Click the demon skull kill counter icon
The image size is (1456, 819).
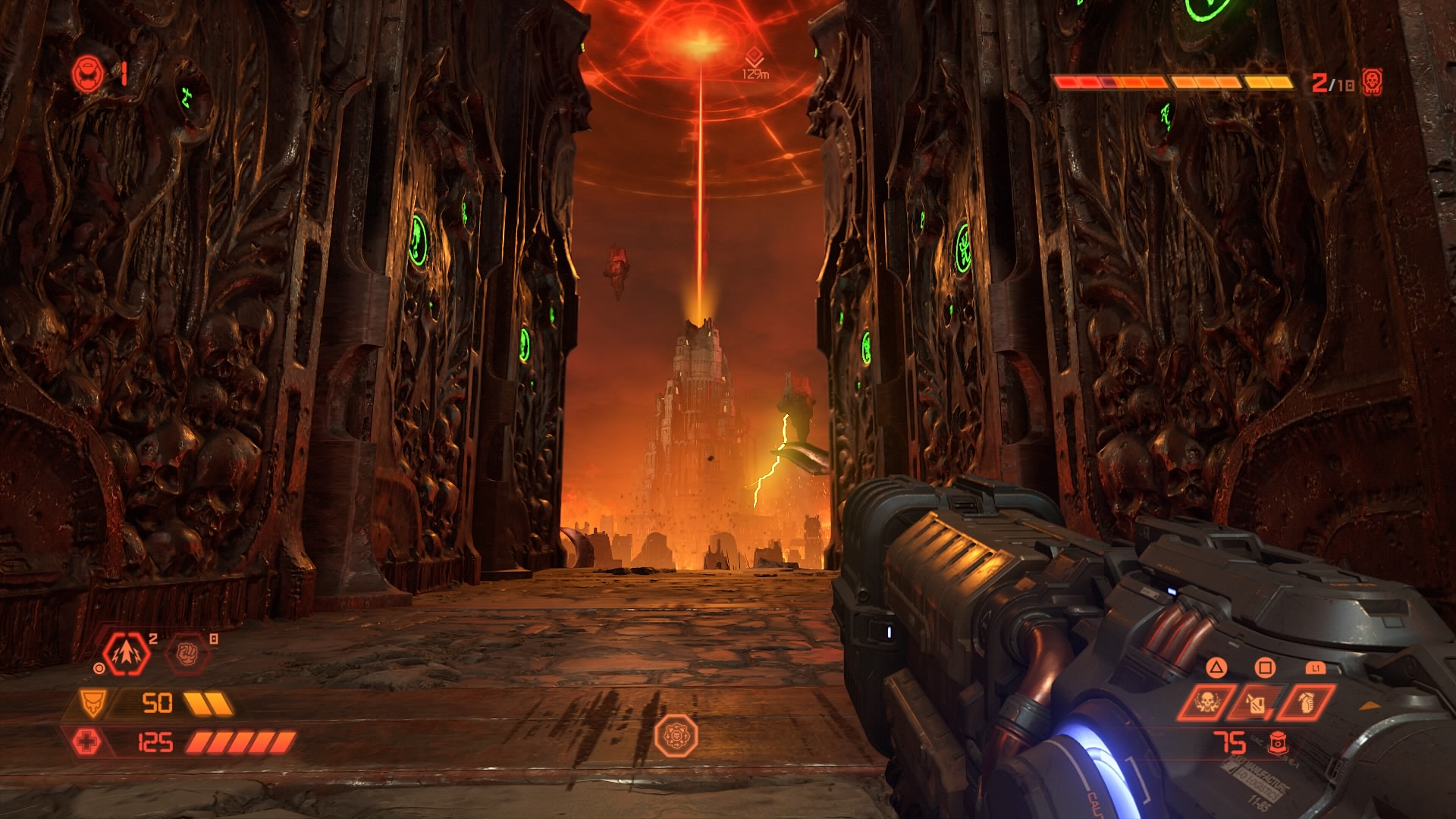(1371, 81)
